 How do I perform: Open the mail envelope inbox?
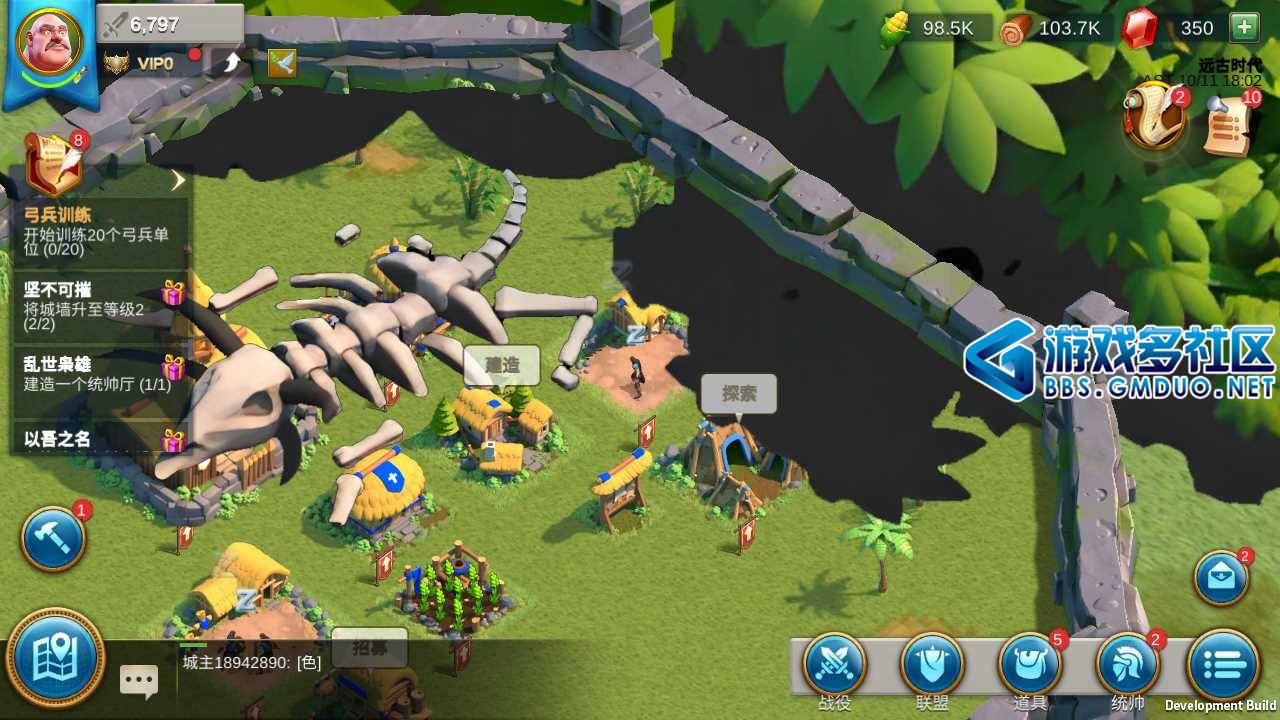pyautogui.click(x=1221, y=577)
